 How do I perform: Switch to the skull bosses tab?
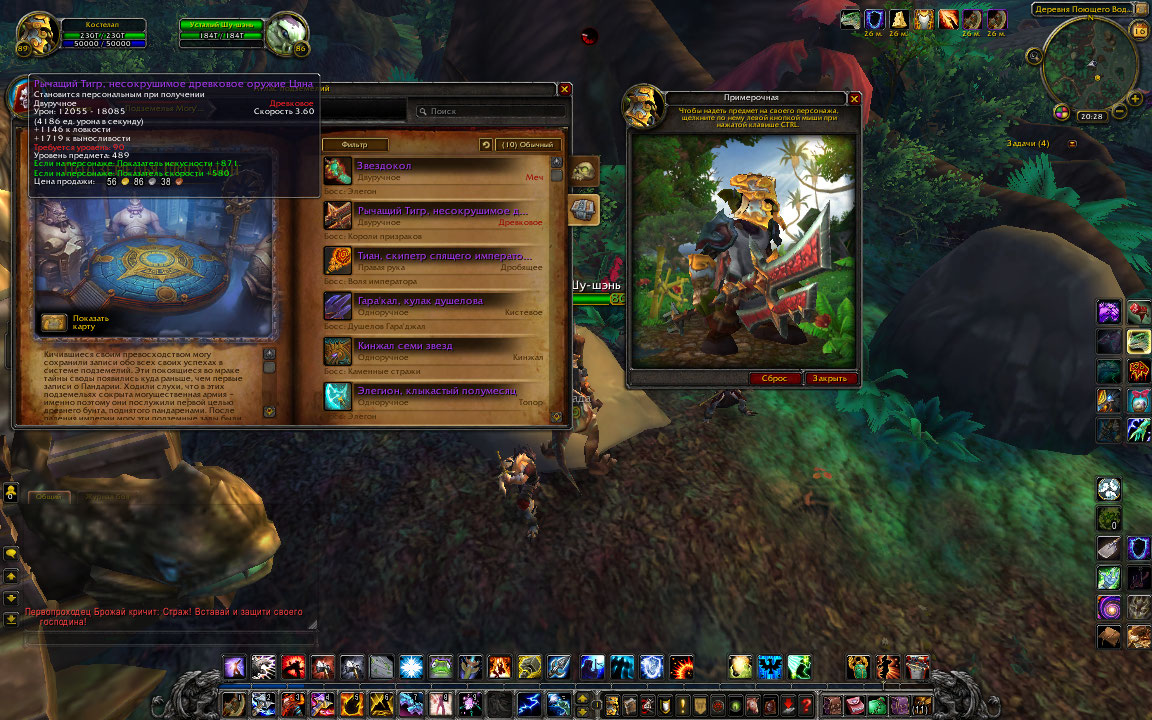point(584,173)
